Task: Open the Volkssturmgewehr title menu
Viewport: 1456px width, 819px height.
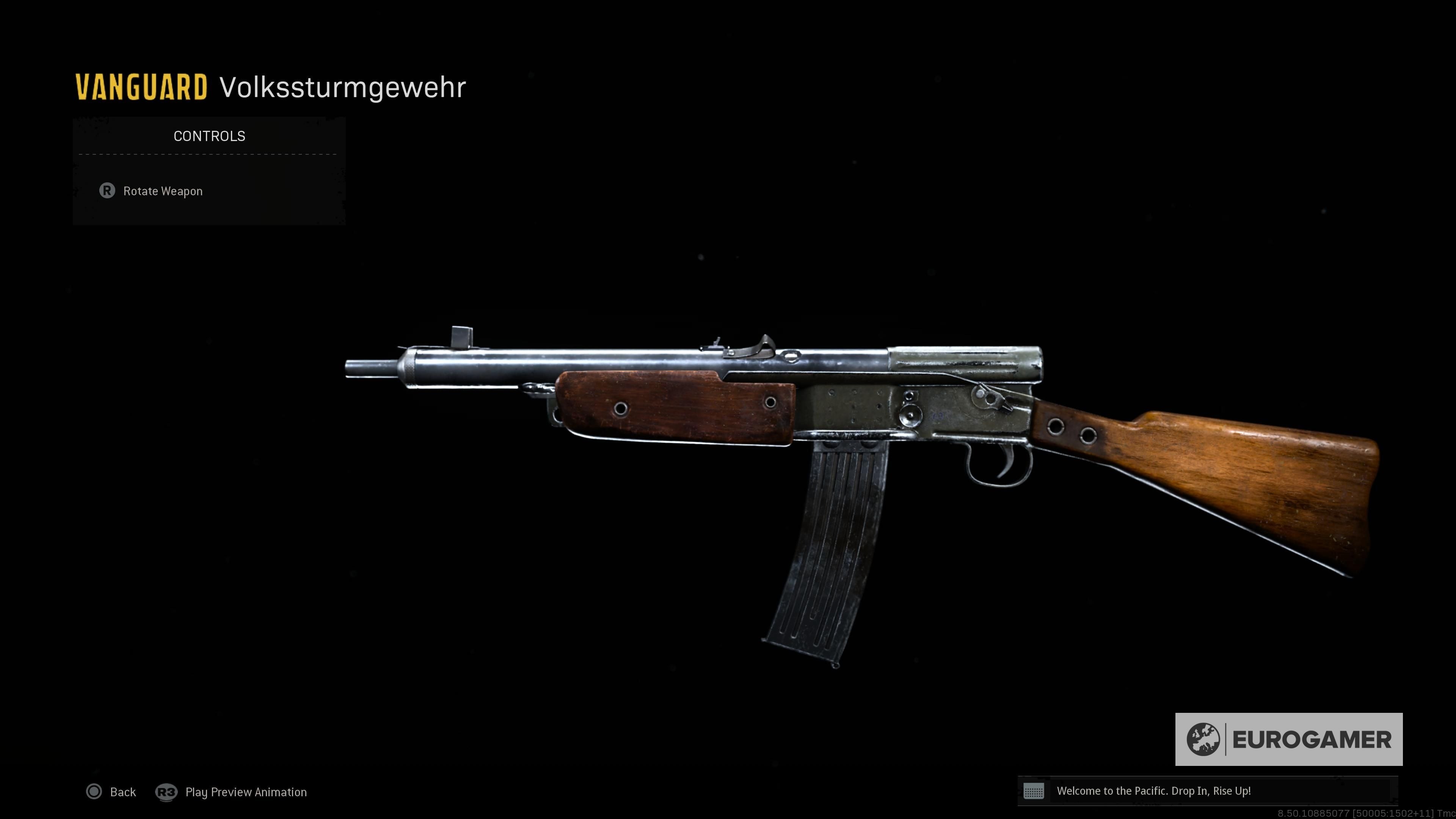Action: tap(342, 86)
